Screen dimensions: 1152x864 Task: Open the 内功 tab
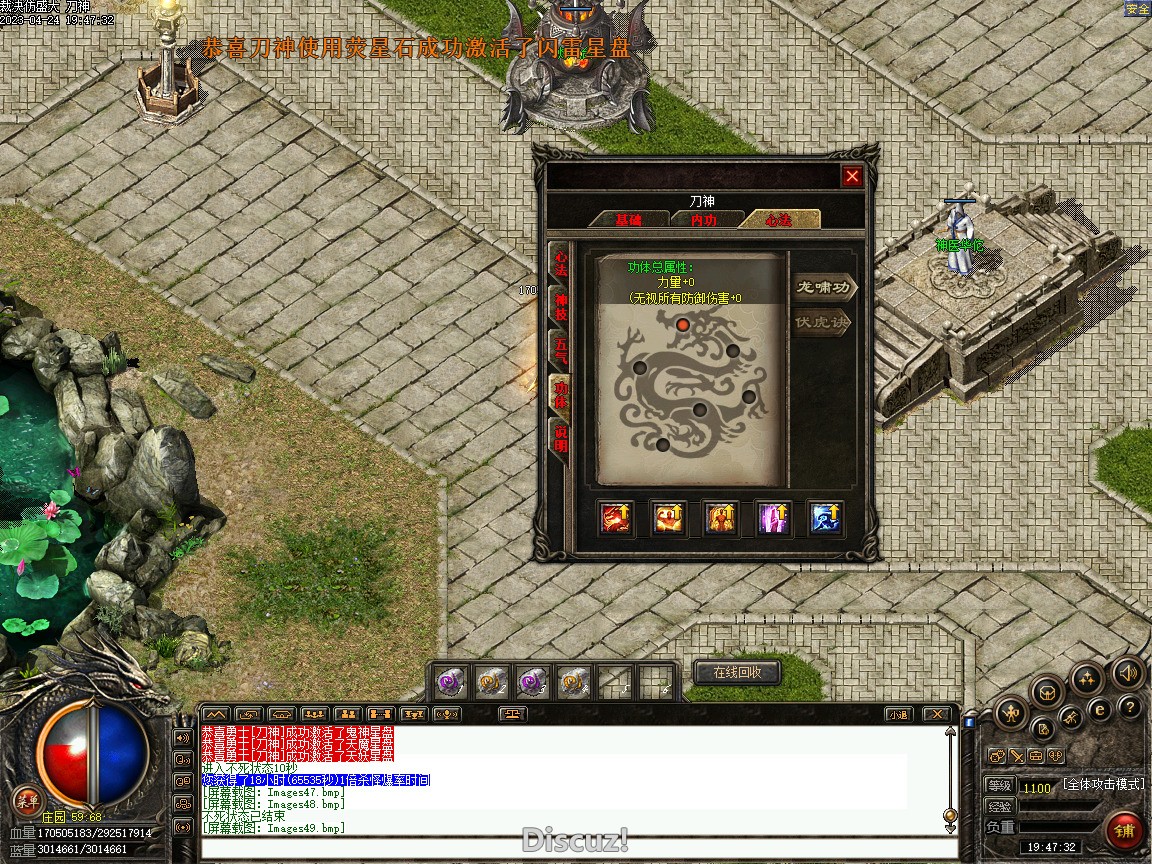(704, 220)
